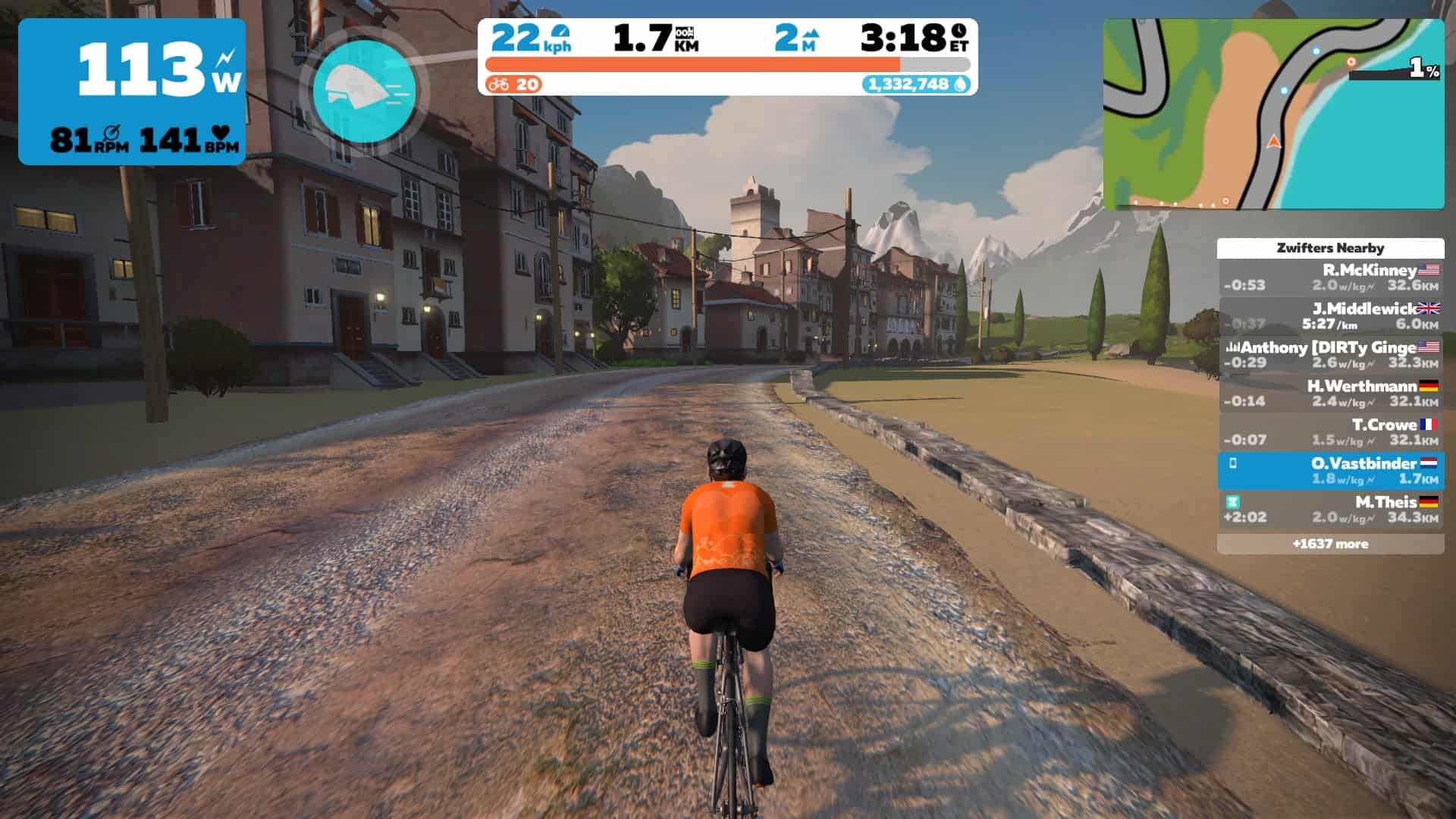This screenshot has height=819, width=1456.
Task: Select R.McKinney in Zwifters Nearby
Action: (x=1331, y=278)
